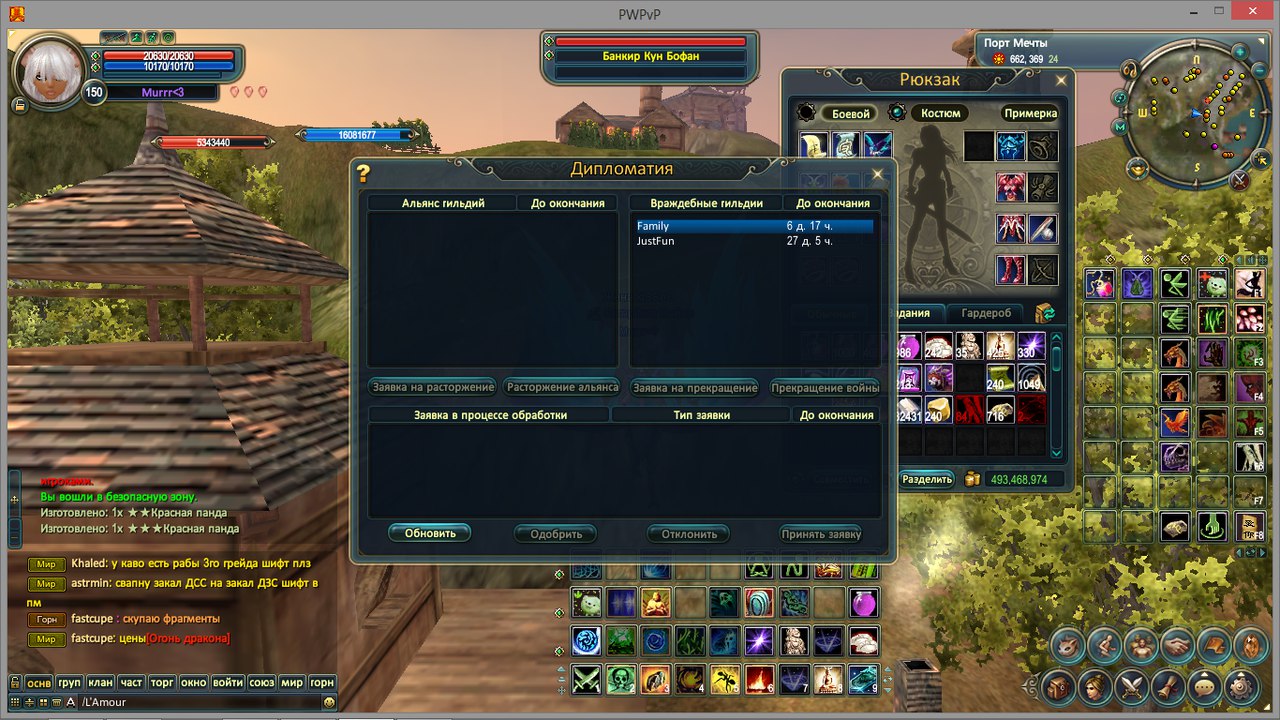
Task: Switch to the Костюм equipment tab
Action: [940, 114]
